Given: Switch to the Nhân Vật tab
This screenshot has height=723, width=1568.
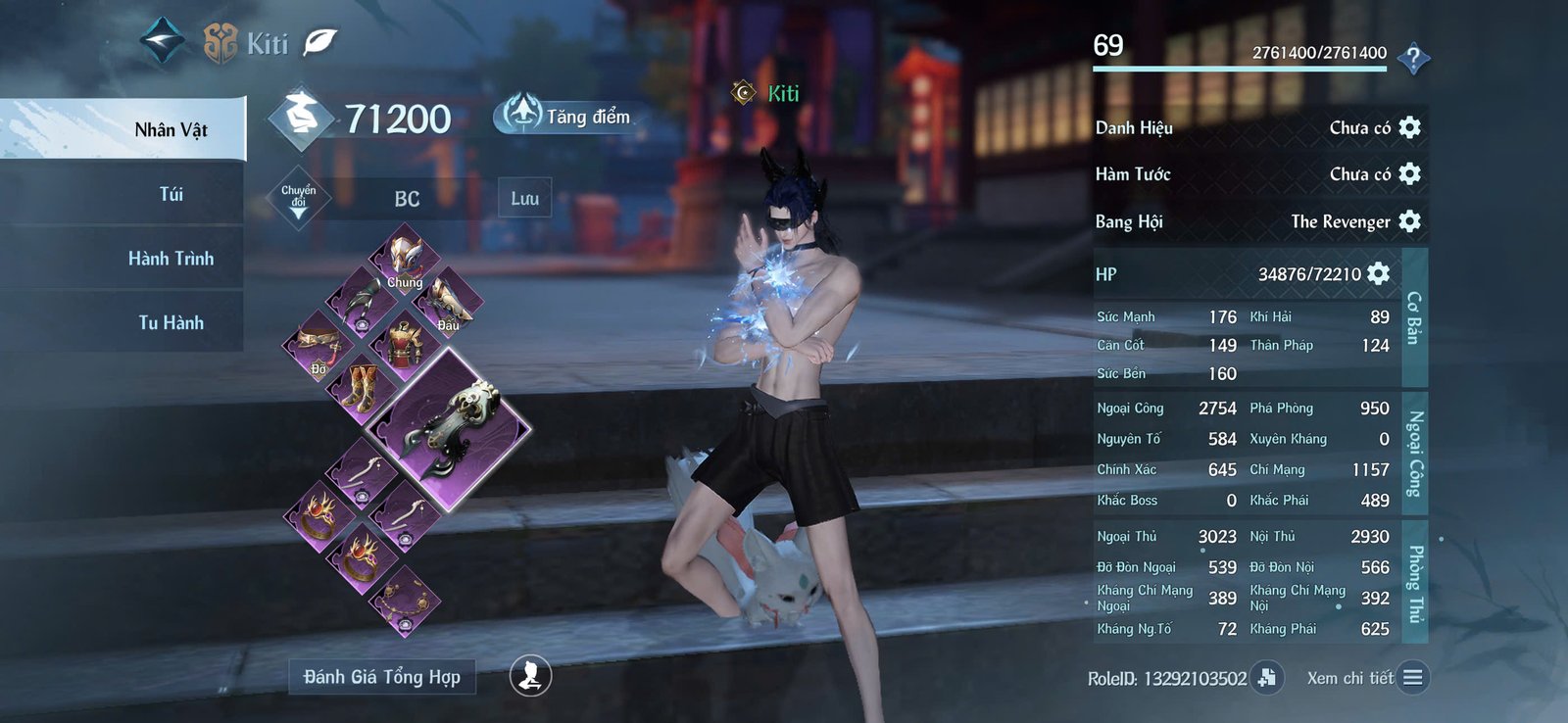Looking at the screenshot, I should pos(171,129).
